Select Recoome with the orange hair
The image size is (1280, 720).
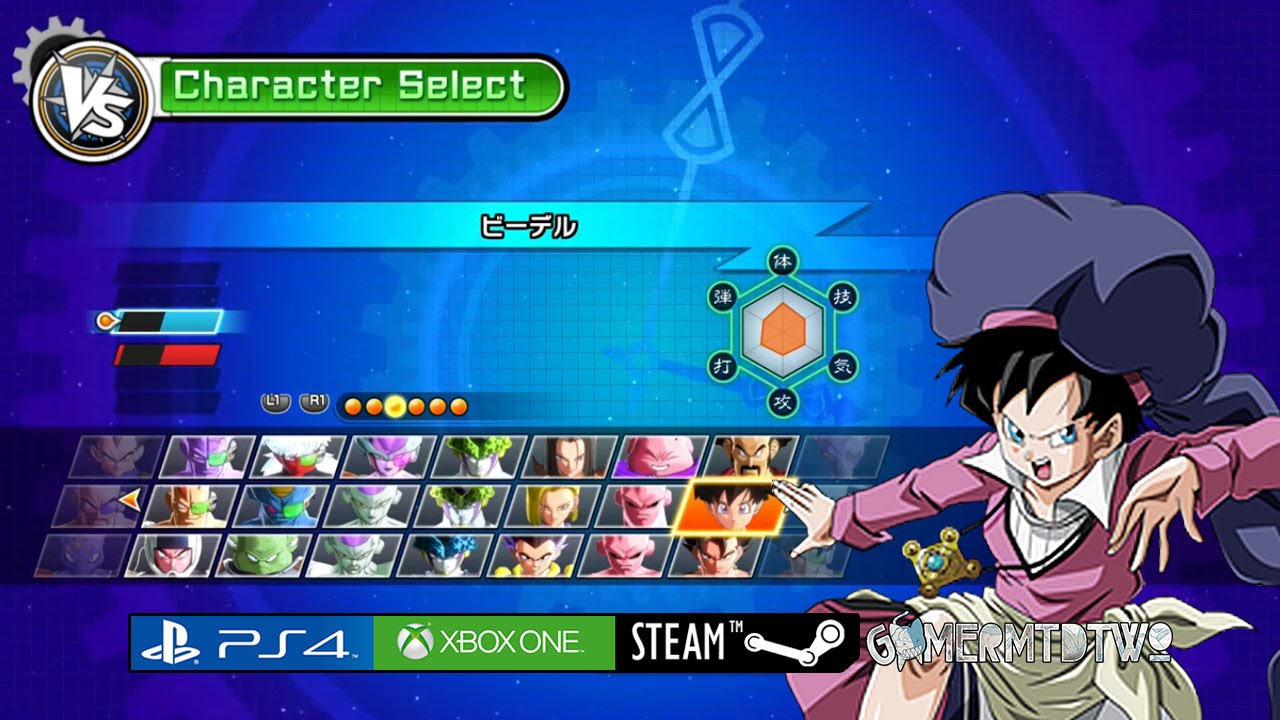click(x=189, y=506)
